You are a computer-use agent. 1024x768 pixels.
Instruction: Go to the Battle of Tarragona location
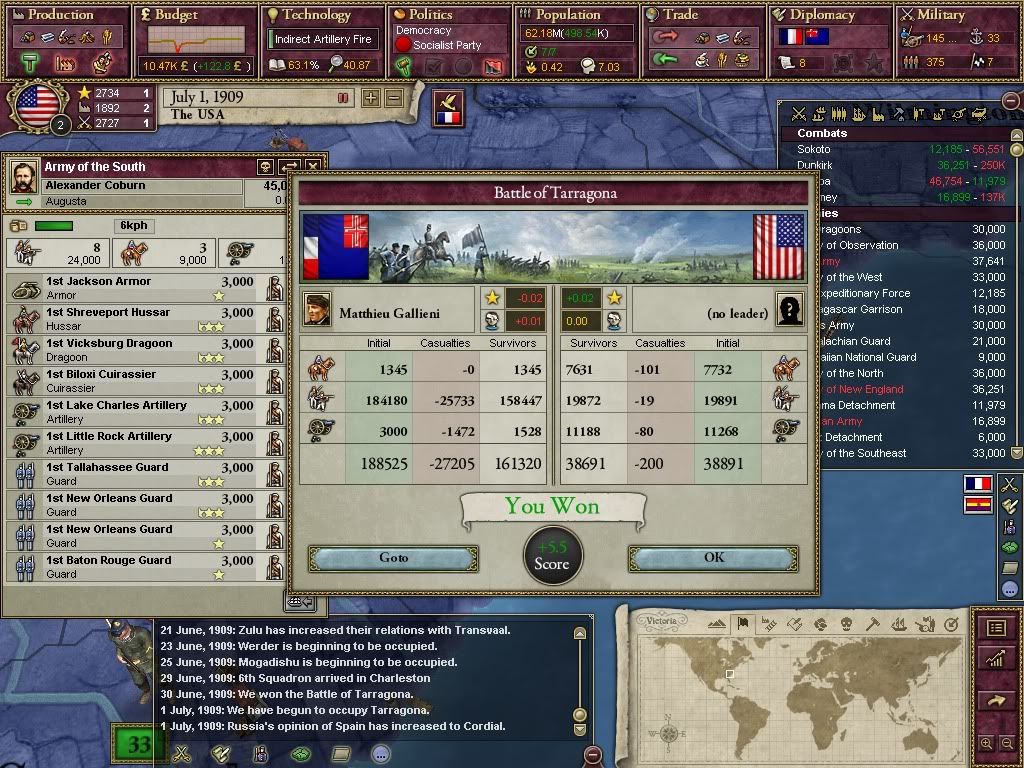[x=393, y=558]
